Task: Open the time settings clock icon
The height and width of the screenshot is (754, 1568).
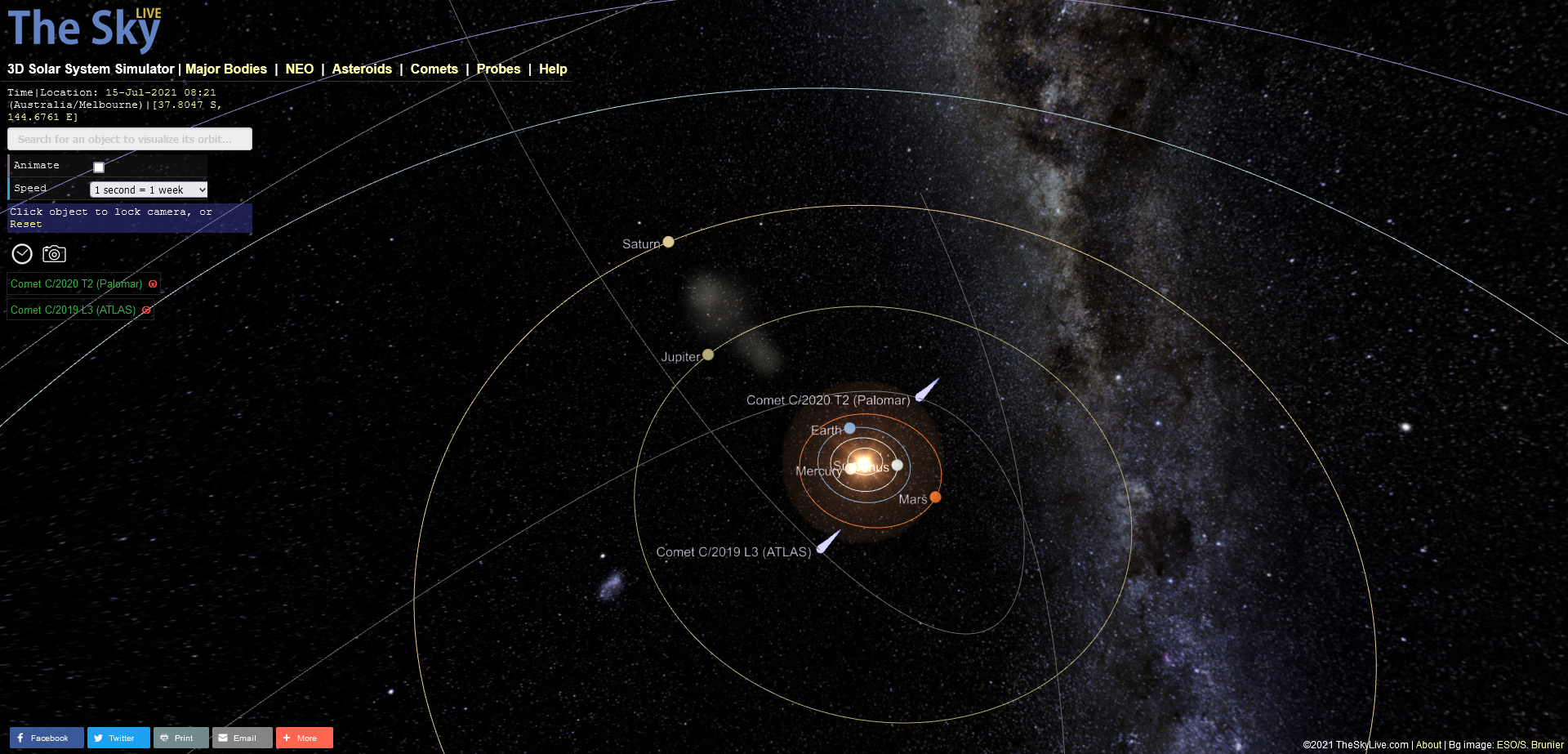Action: pos(21,254)
